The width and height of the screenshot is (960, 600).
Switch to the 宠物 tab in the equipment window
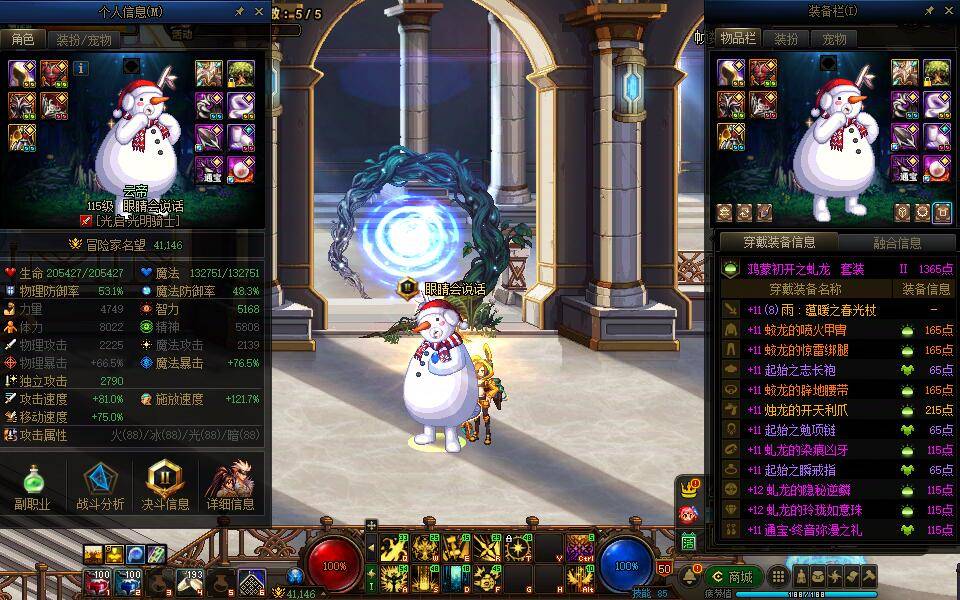pyautogui.click(x=835, y=39)
